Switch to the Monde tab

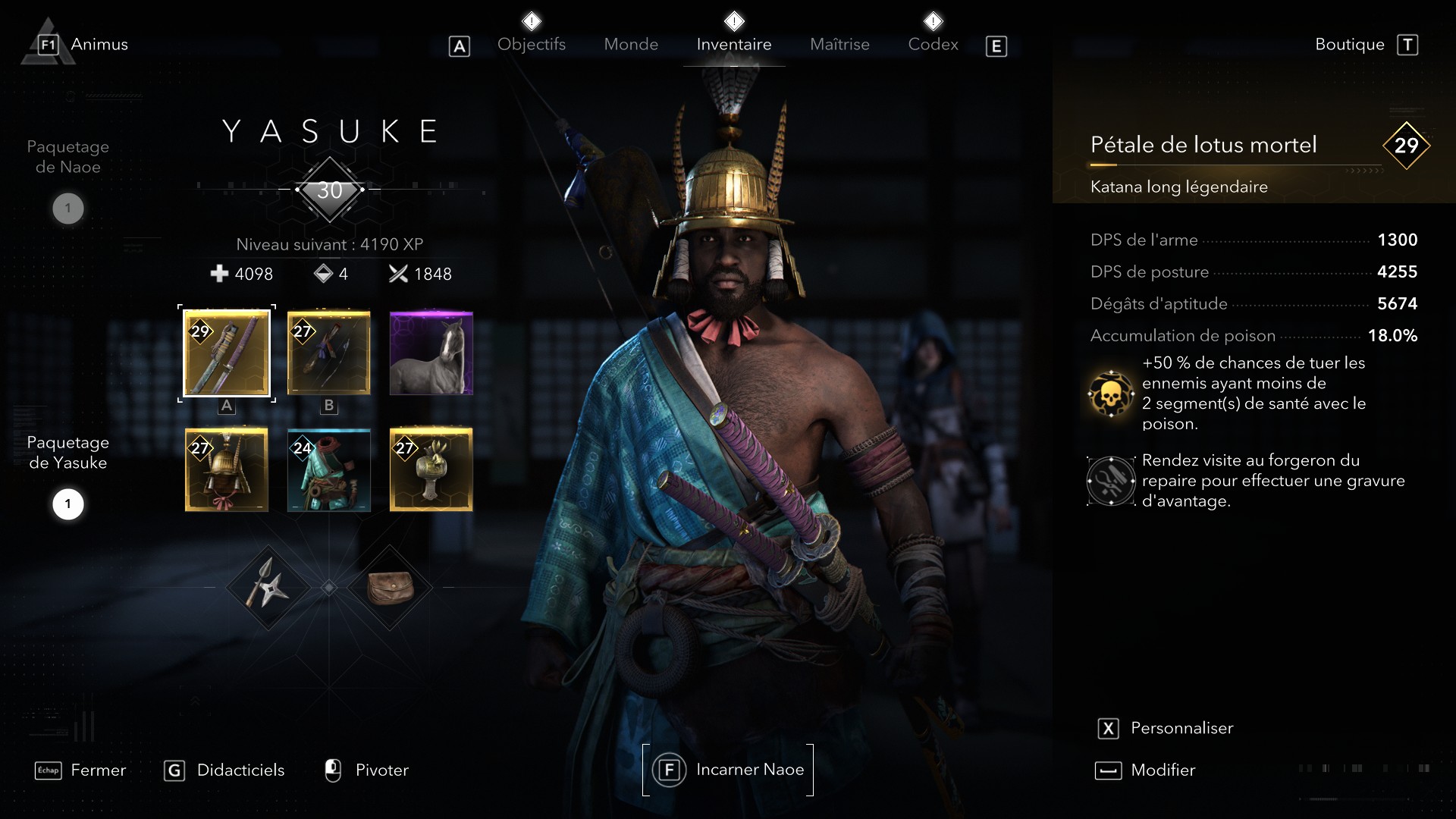pos(631,44)
